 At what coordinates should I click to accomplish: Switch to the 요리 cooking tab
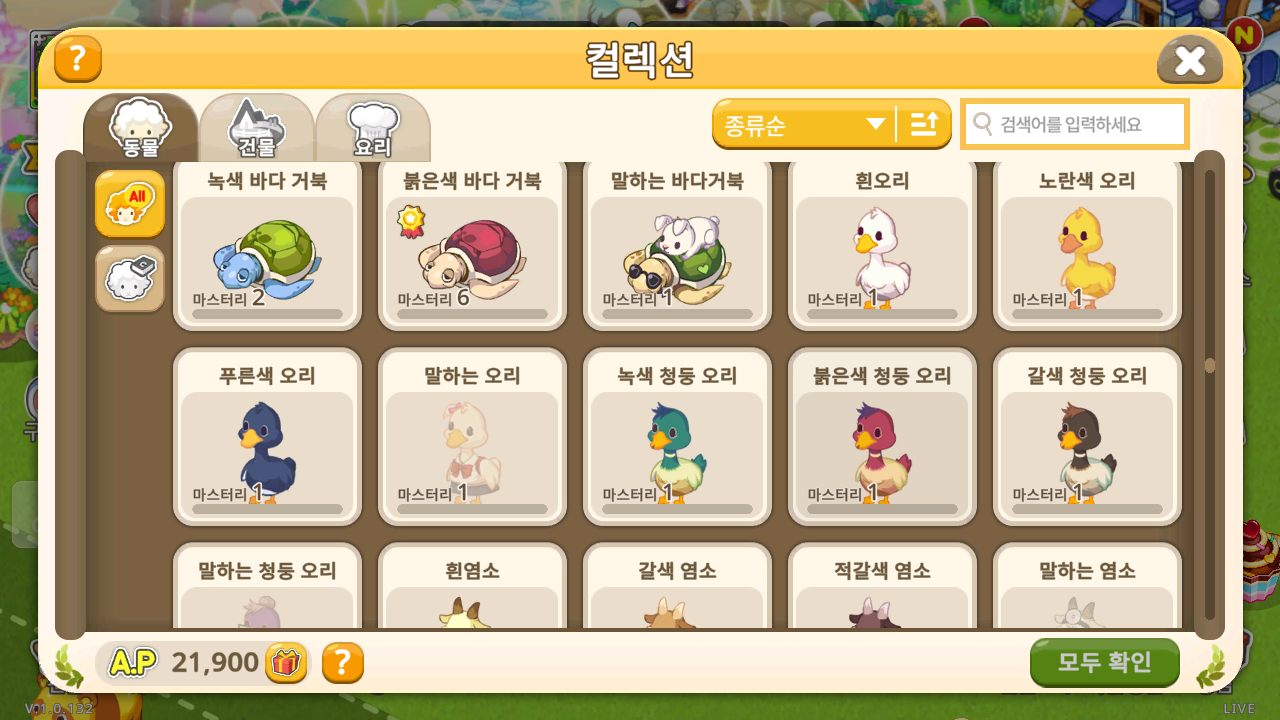click(372, 128)
